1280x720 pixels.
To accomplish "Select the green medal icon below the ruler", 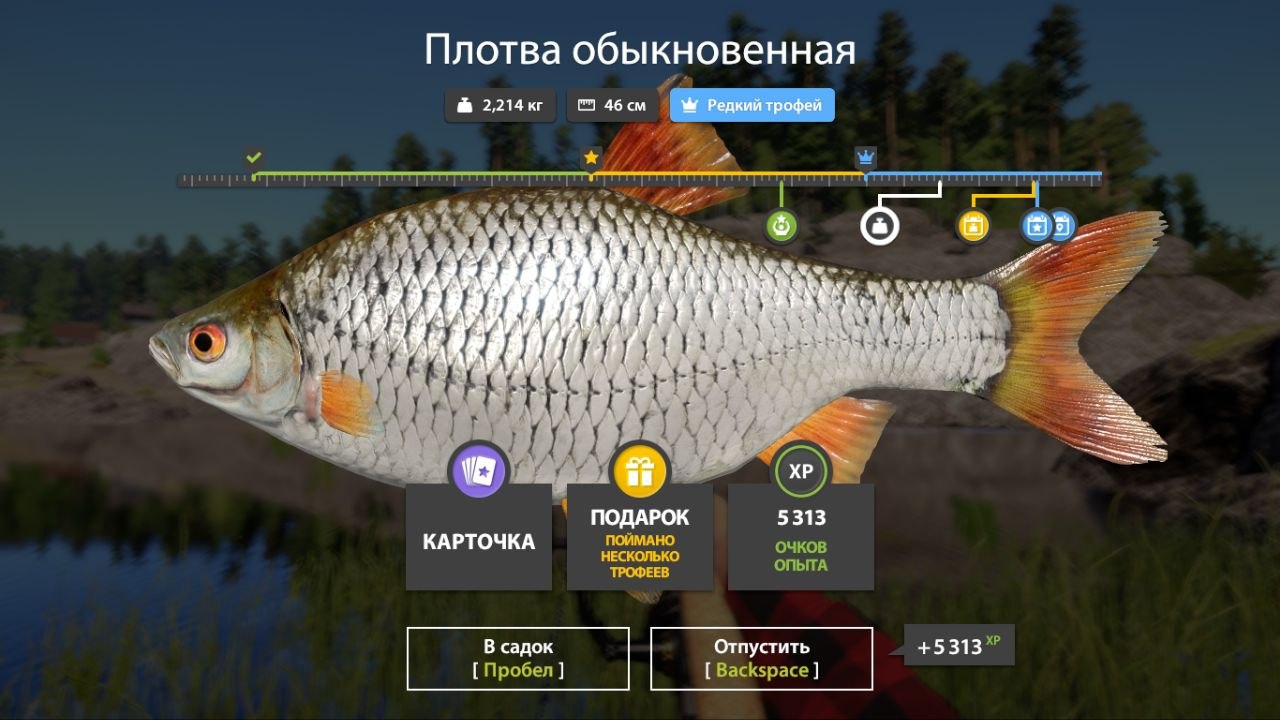I will click(782, 225).
